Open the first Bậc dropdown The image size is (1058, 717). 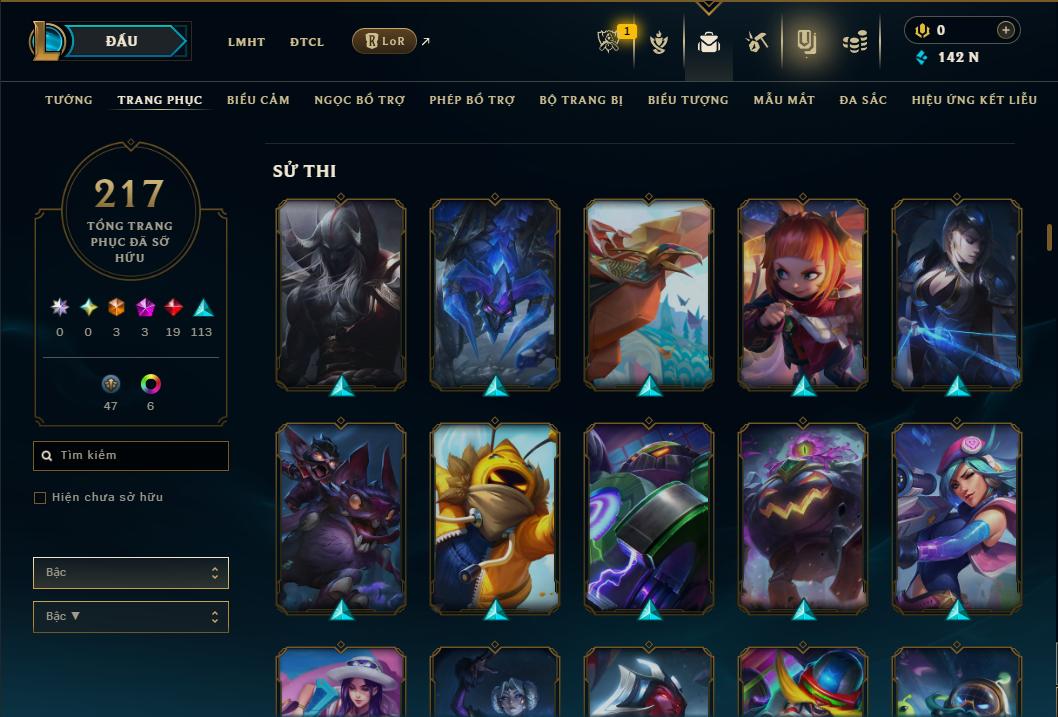(131, 573)
